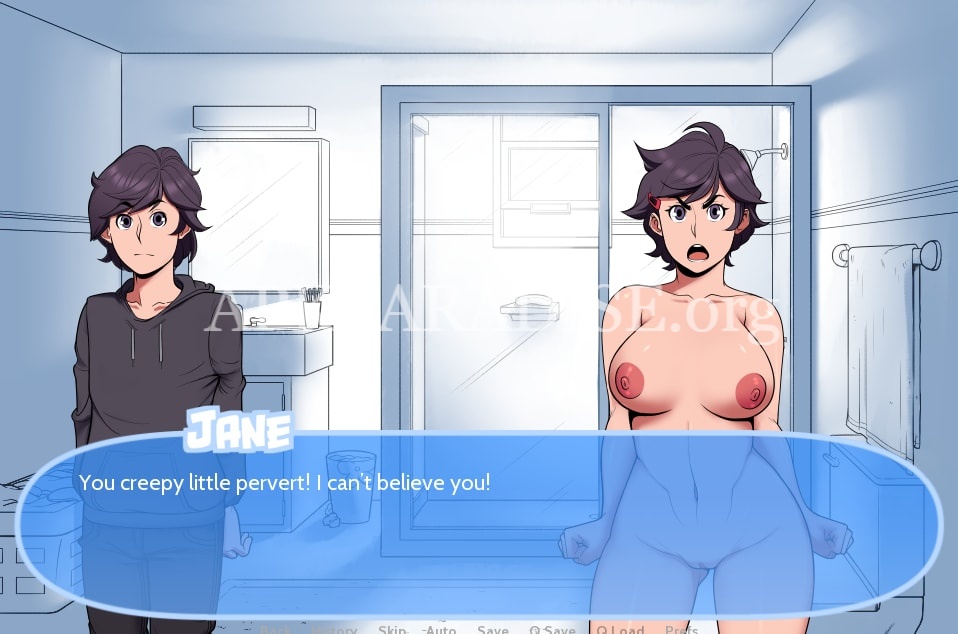Activate Skip in the quick menu

click(x=392, y=629)
